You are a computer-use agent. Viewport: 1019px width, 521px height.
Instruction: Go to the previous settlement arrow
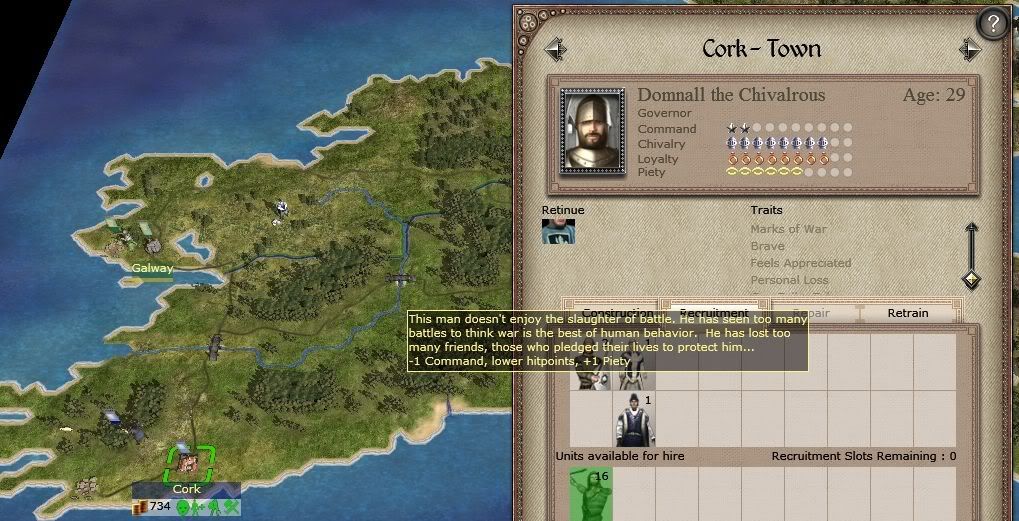click(555, 49)
